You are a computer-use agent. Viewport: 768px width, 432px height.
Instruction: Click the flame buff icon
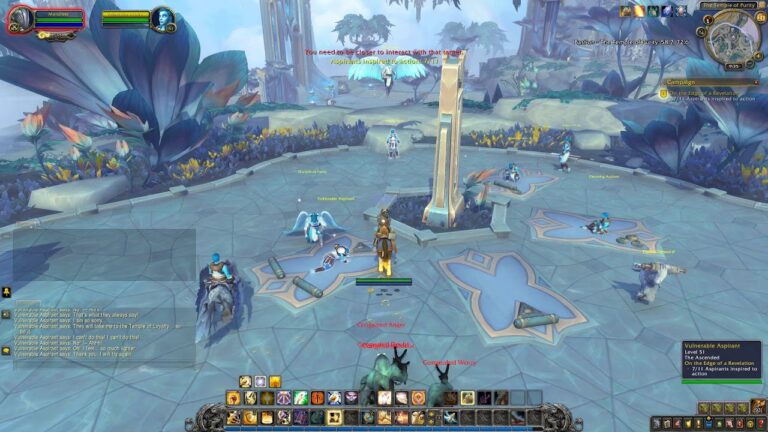639,11
